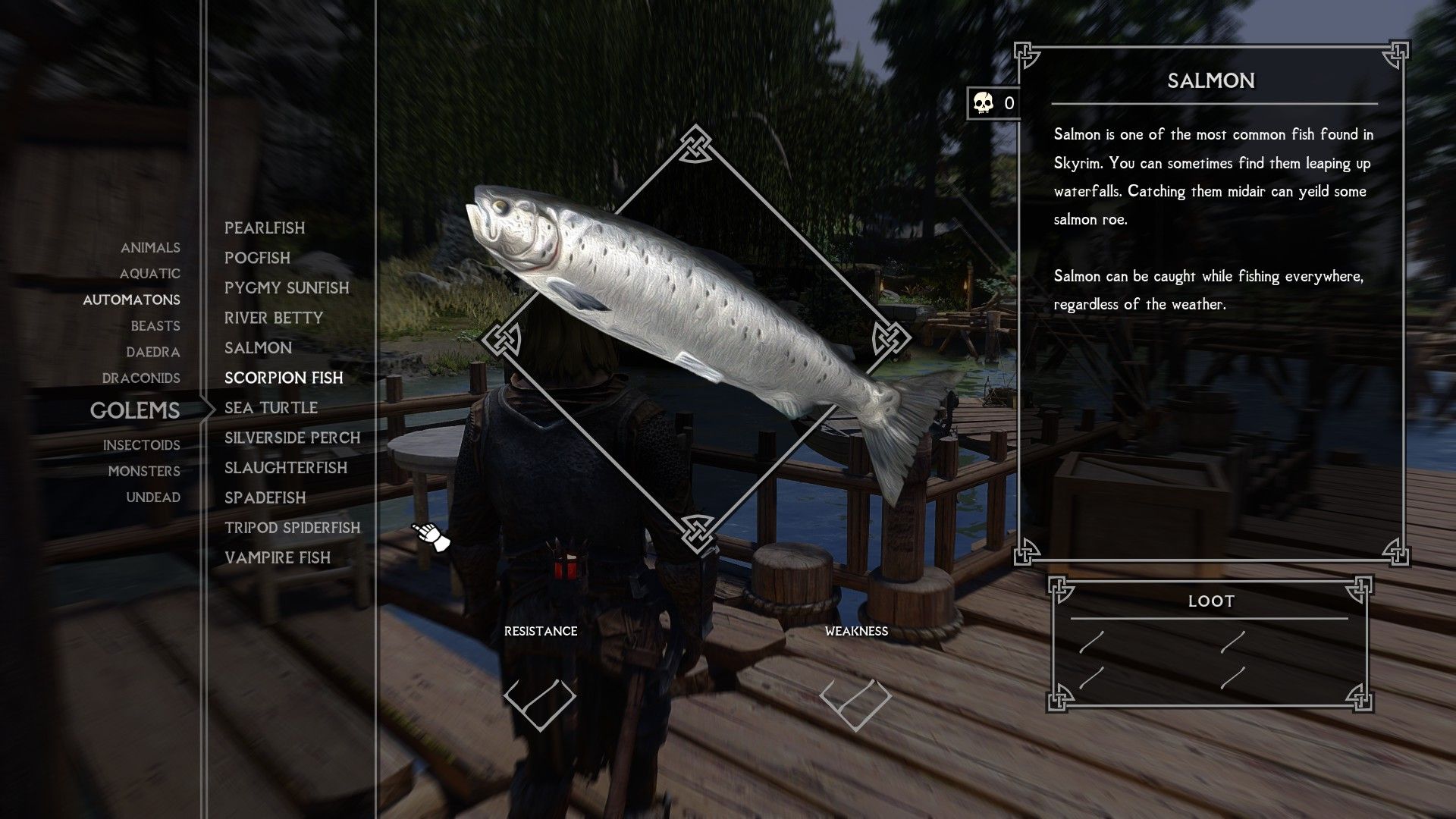This screenshot has height=819, width=1456.
Task: Switch to the Beasts category
Action: click(x=155, y=325)
